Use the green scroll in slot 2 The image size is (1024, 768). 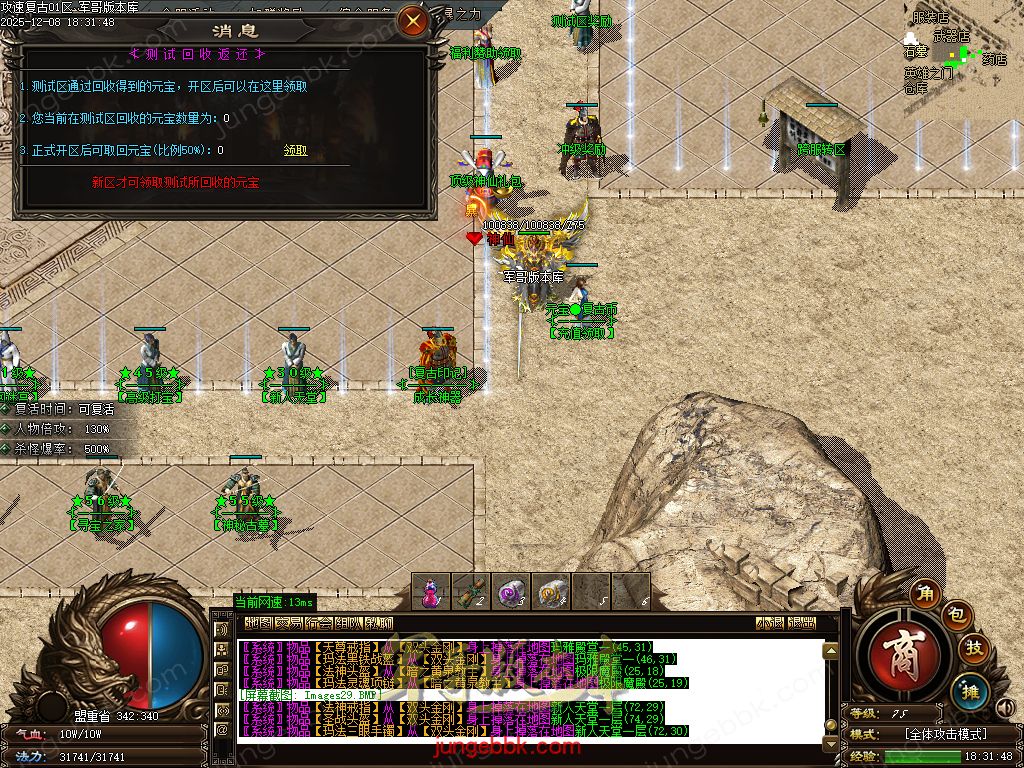click(x=471, y=591)
